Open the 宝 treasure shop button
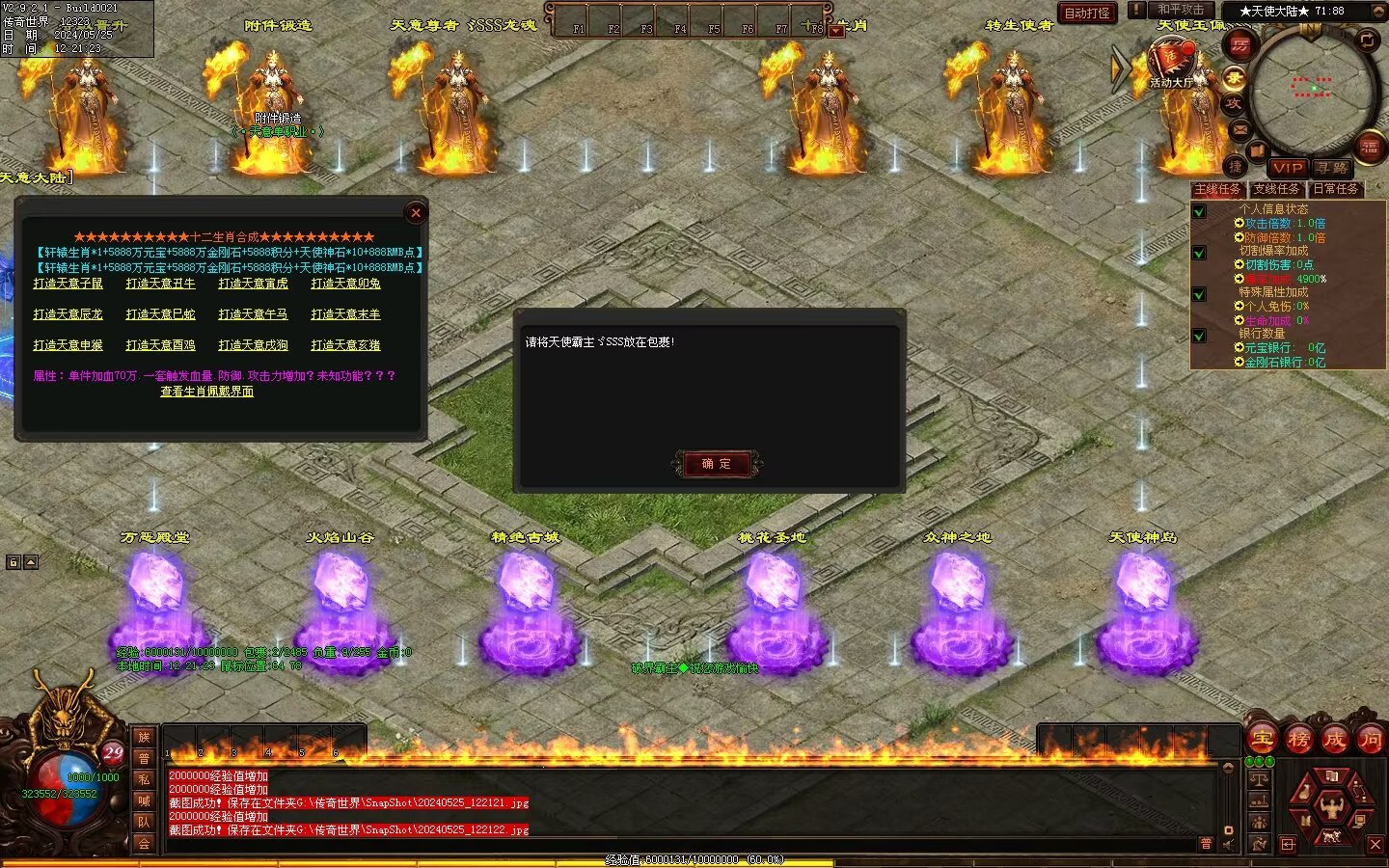This screenshot has width=1389, height=868. pyautogui.click(x=1262, y=739)
